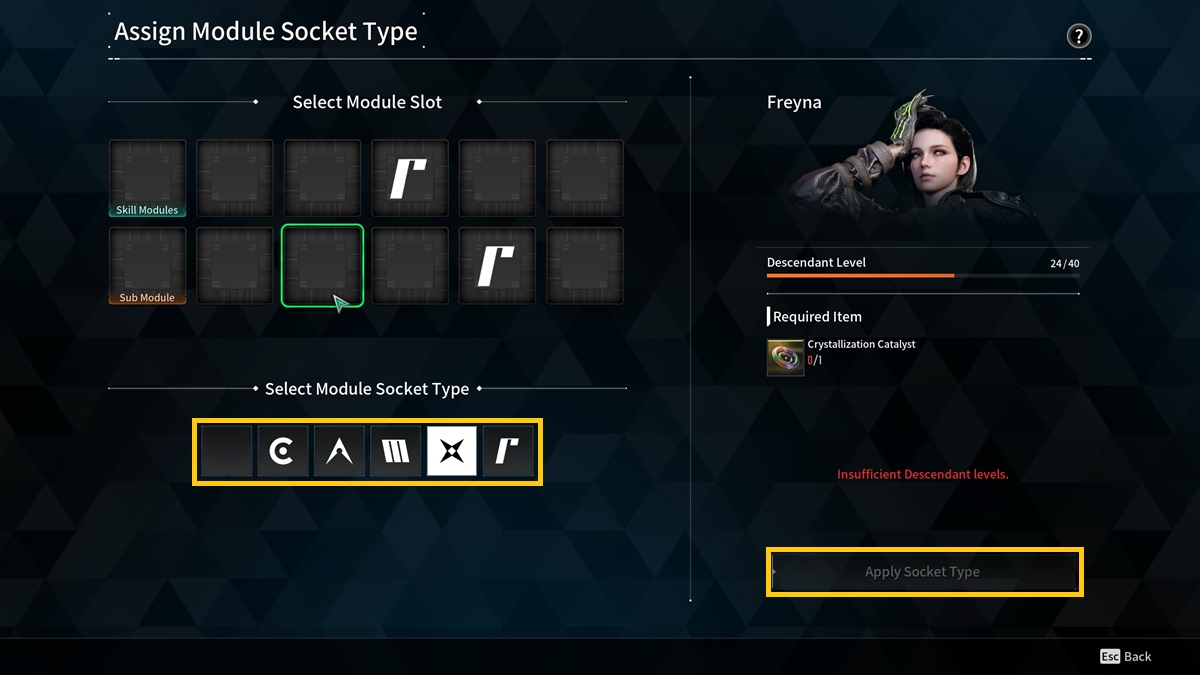Image resolution: width=1200 pixels, height=675 pixels.
Task: Choose the C-shaped socket type
Action: pyautogui.click(x=283, y=452)
